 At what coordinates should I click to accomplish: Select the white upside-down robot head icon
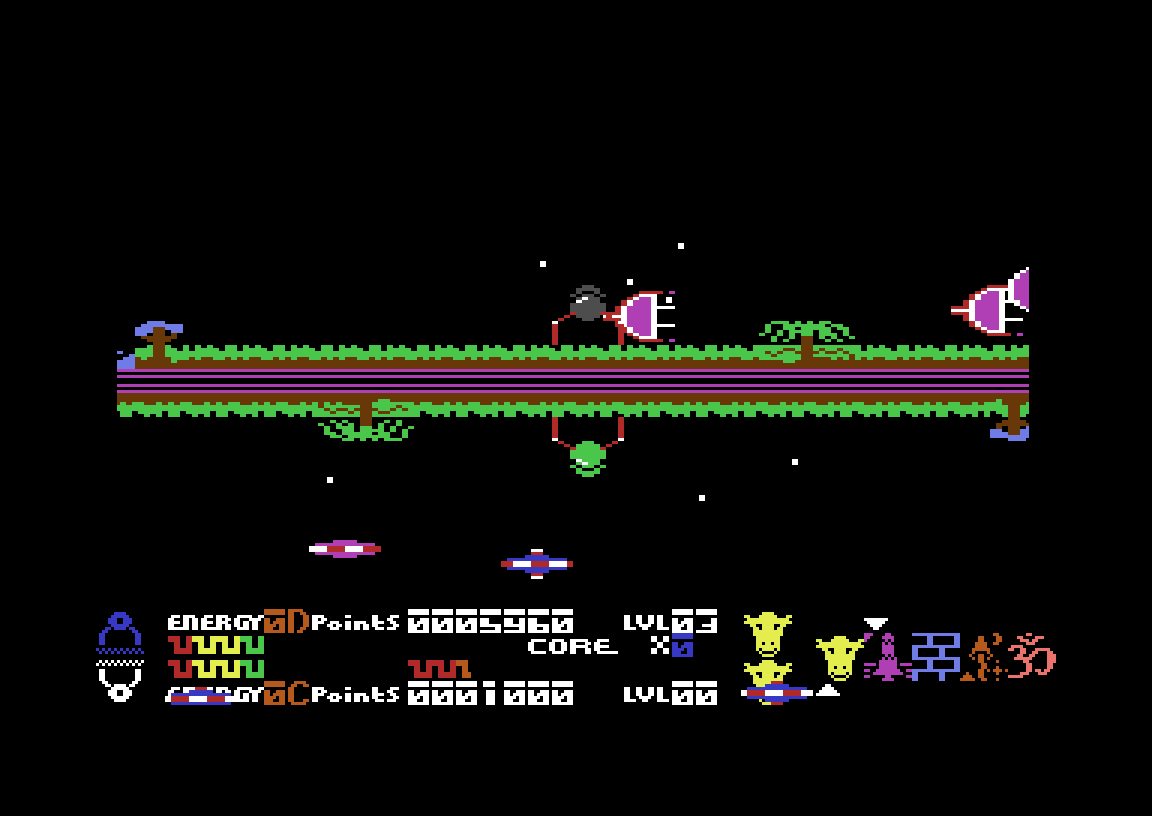click(x=120, y=681)
